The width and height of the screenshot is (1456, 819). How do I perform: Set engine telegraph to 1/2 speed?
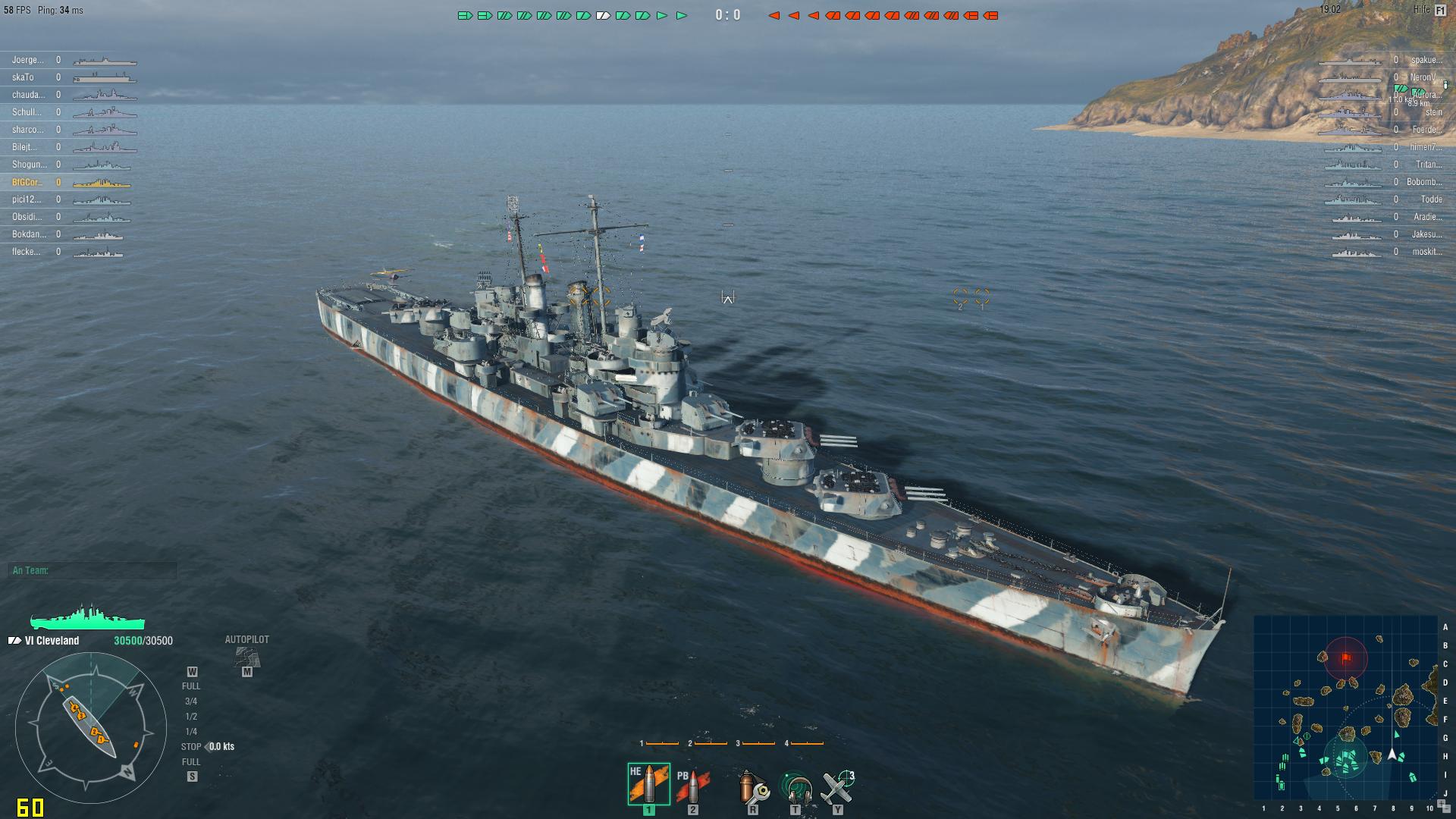[x=191, y=717]
